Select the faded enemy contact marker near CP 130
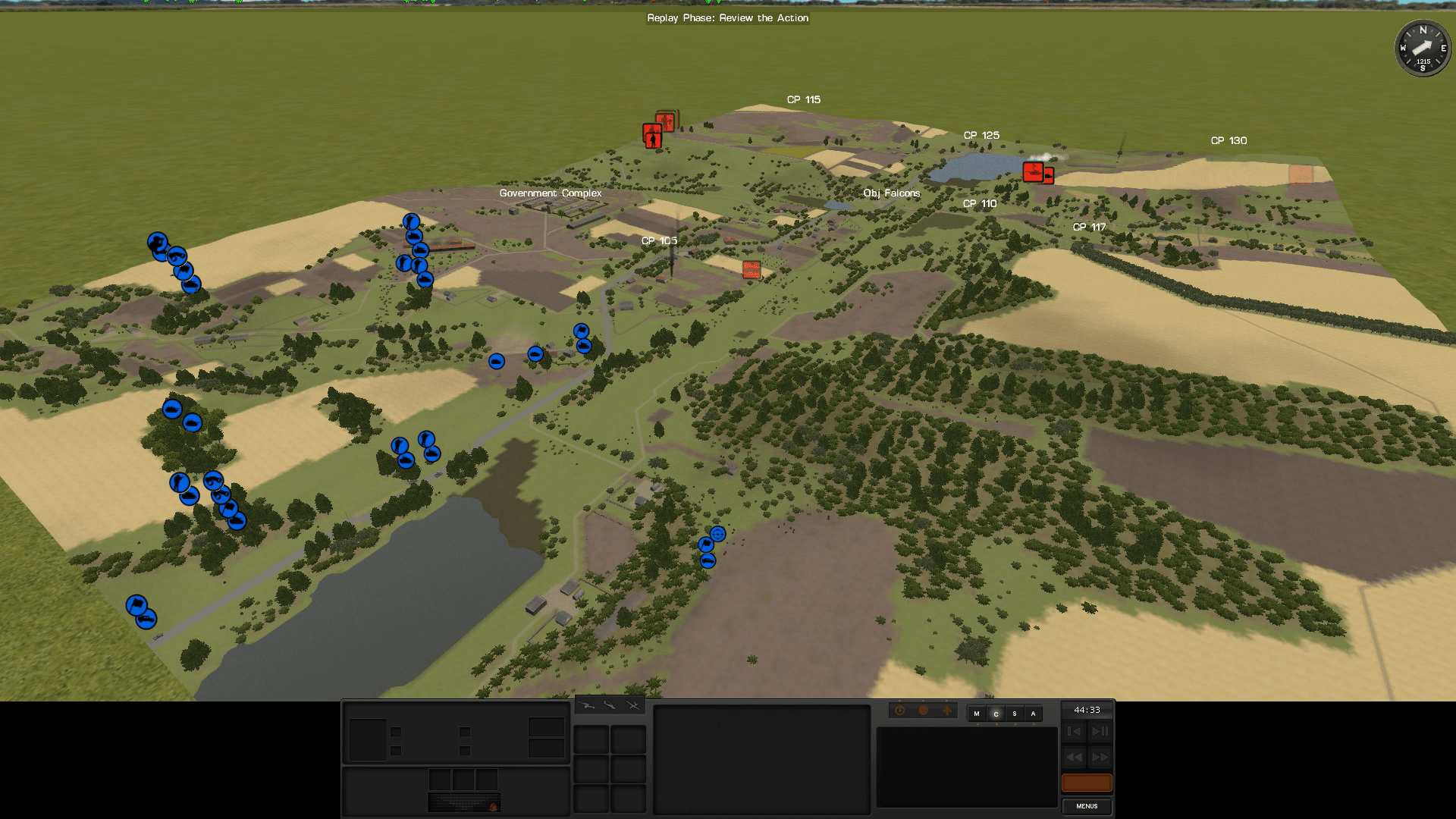The height and width of the screenshot is (819, 1456). point(1301,174)
